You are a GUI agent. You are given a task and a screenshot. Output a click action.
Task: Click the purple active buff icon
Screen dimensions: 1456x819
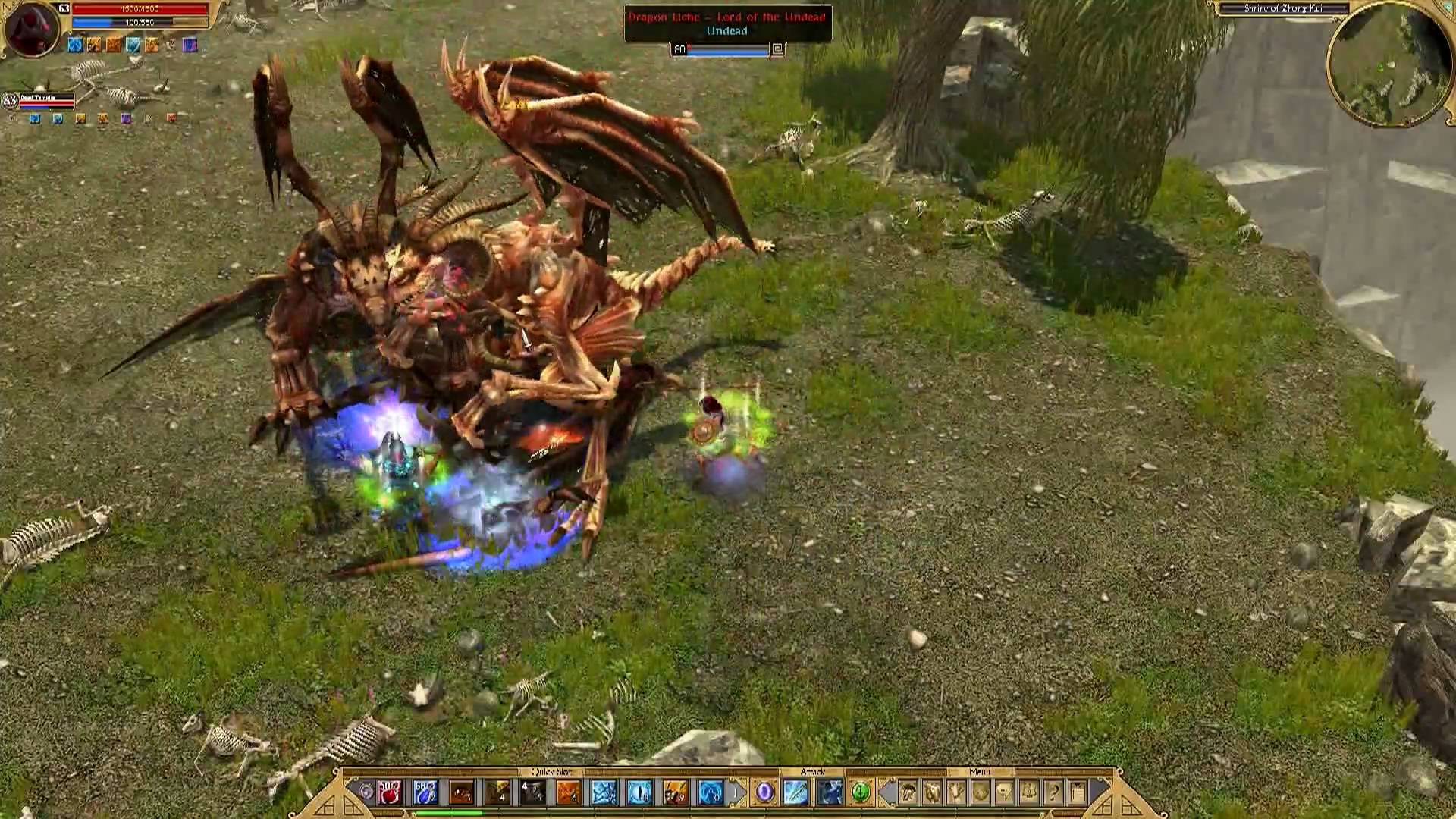pyautogui.click(x=190, y=45)
